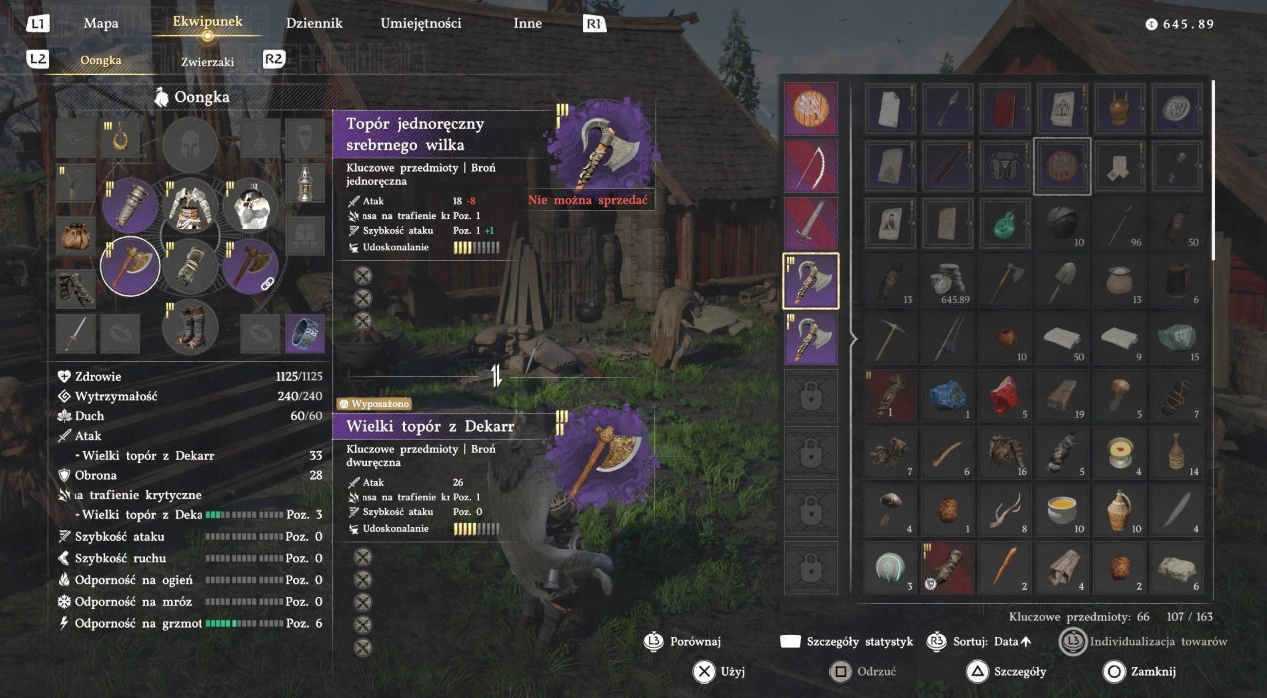Switch to the Zwierzaki sub-tab
This screenshot has height=698, width=1267.
coord(208,61)
